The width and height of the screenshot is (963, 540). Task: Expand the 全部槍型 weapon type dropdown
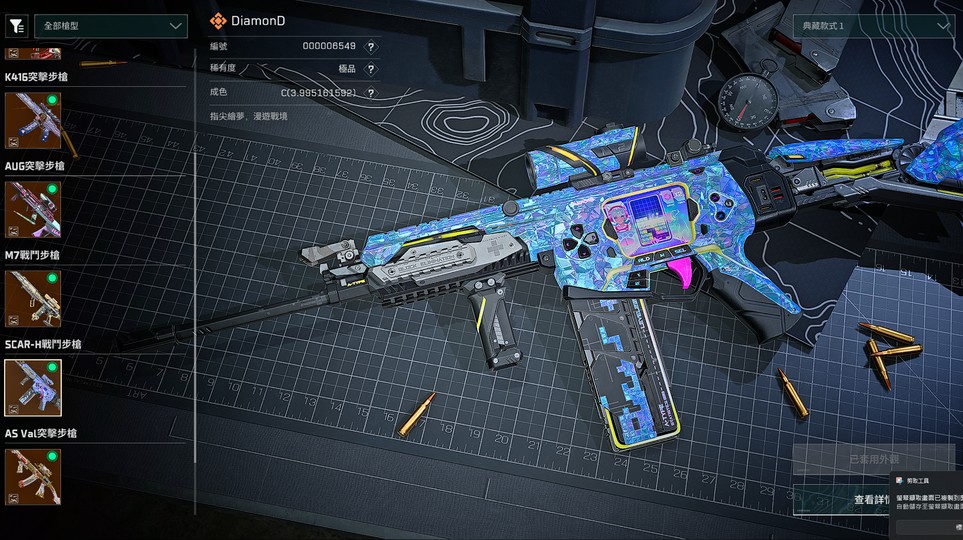coord(110,26)
